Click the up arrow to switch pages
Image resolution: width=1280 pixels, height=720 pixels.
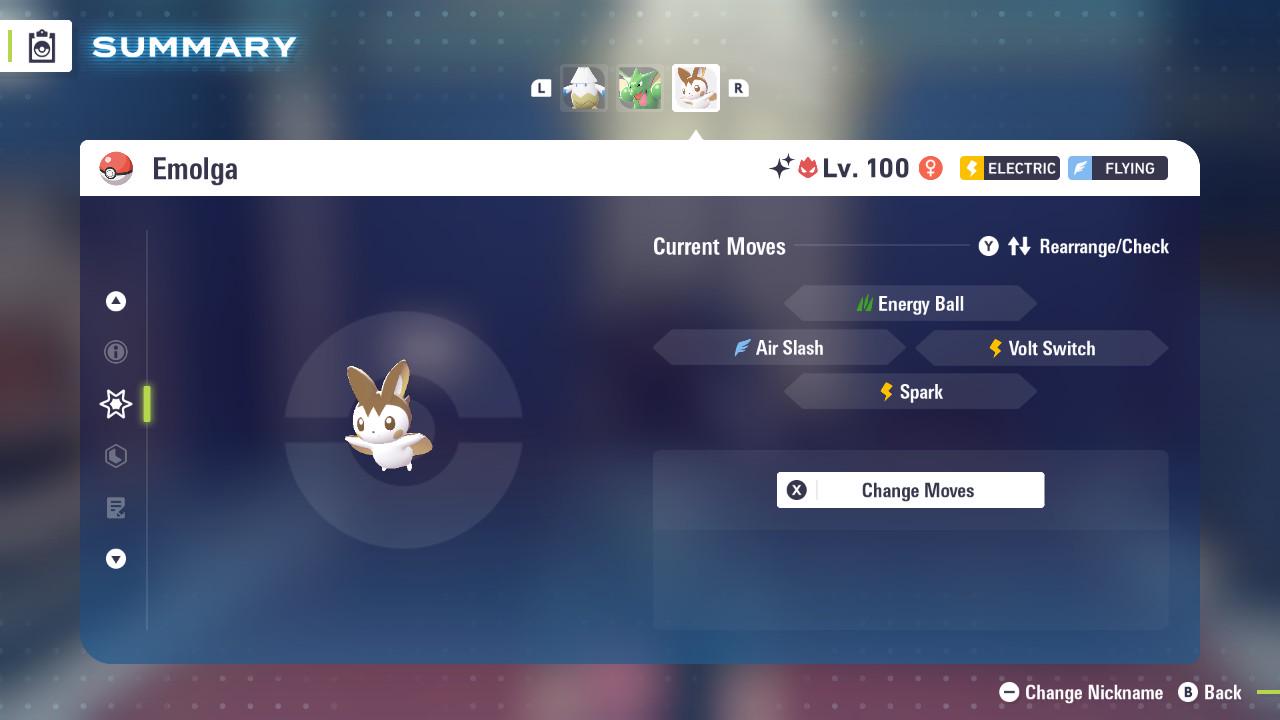(116, 301)
